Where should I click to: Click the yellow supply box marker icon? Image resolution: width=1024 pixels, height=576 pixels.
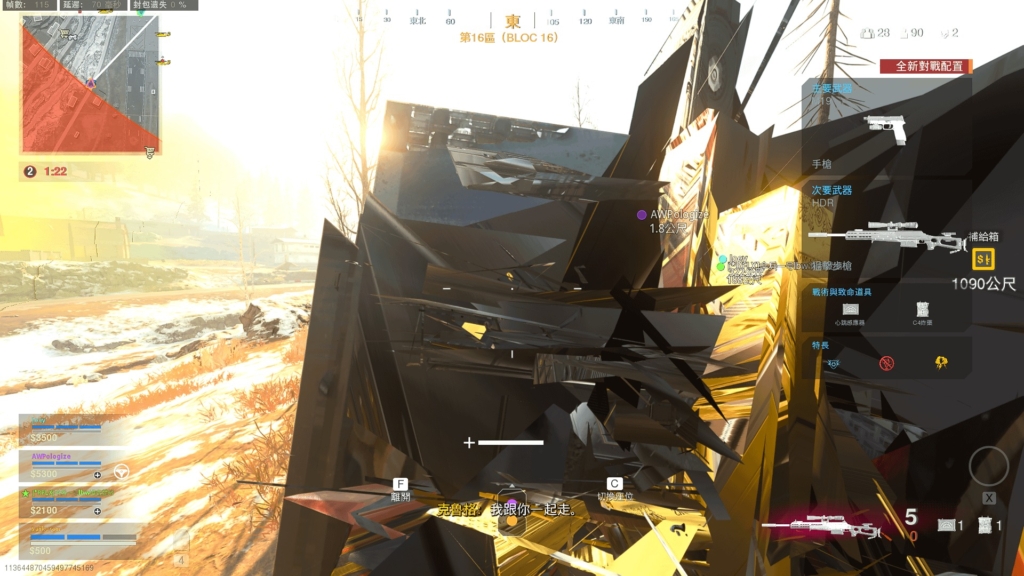coord(983,259)
